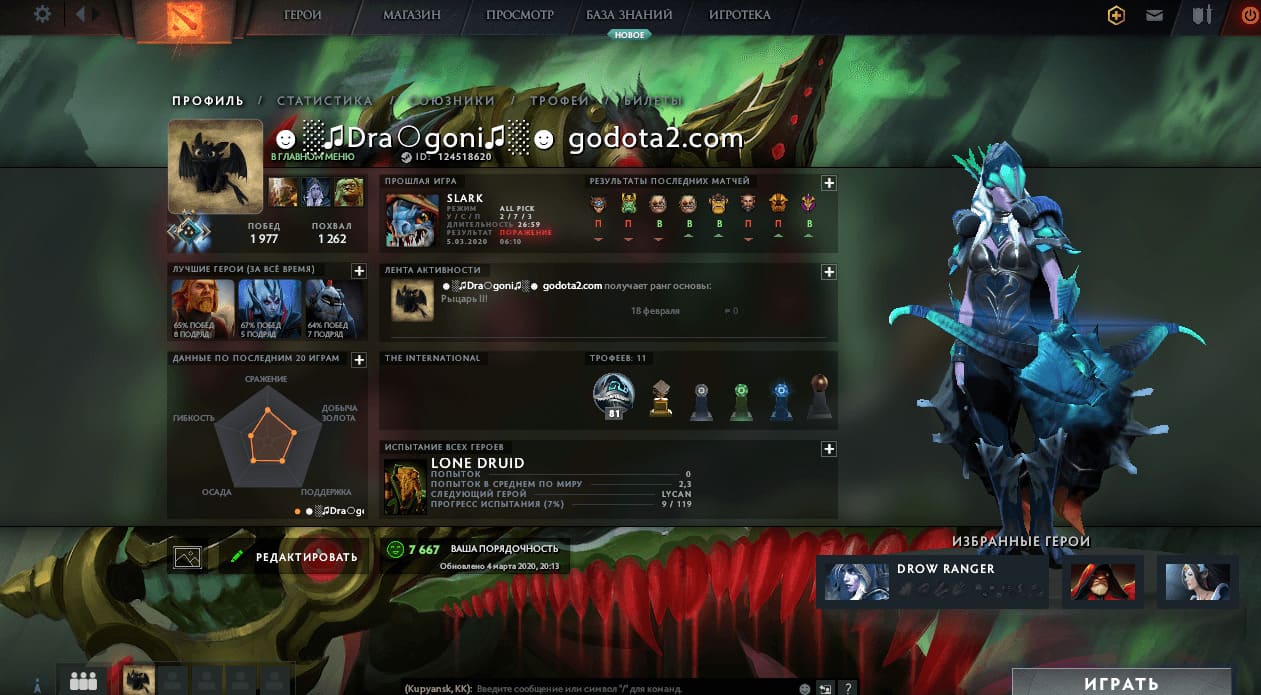
Task: Expand the recent match results panel
Action: coord(828,183)
